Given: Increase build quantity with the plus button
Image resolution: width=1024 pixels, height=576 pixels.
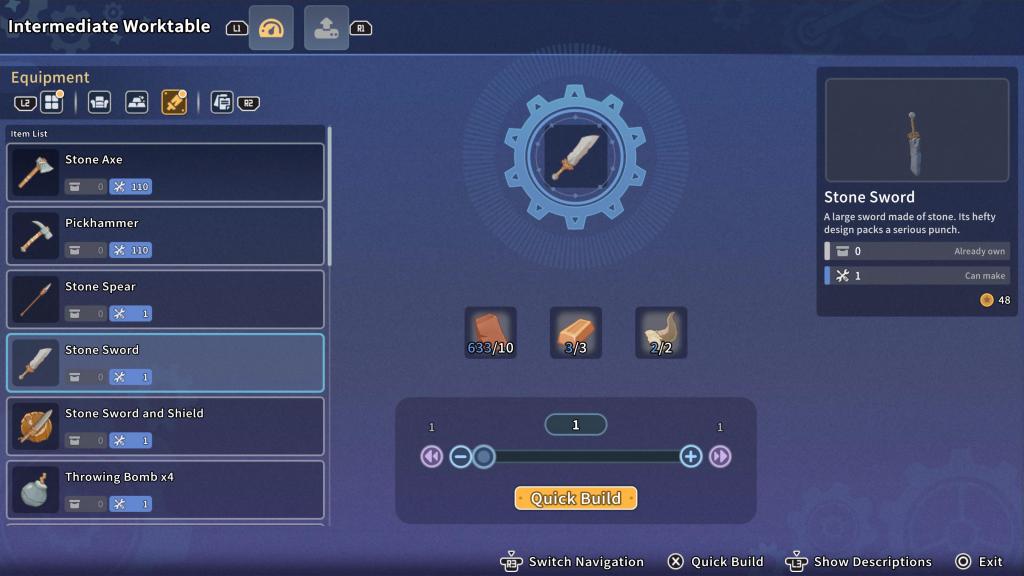Looking at the screenshot, I should 690,457.
